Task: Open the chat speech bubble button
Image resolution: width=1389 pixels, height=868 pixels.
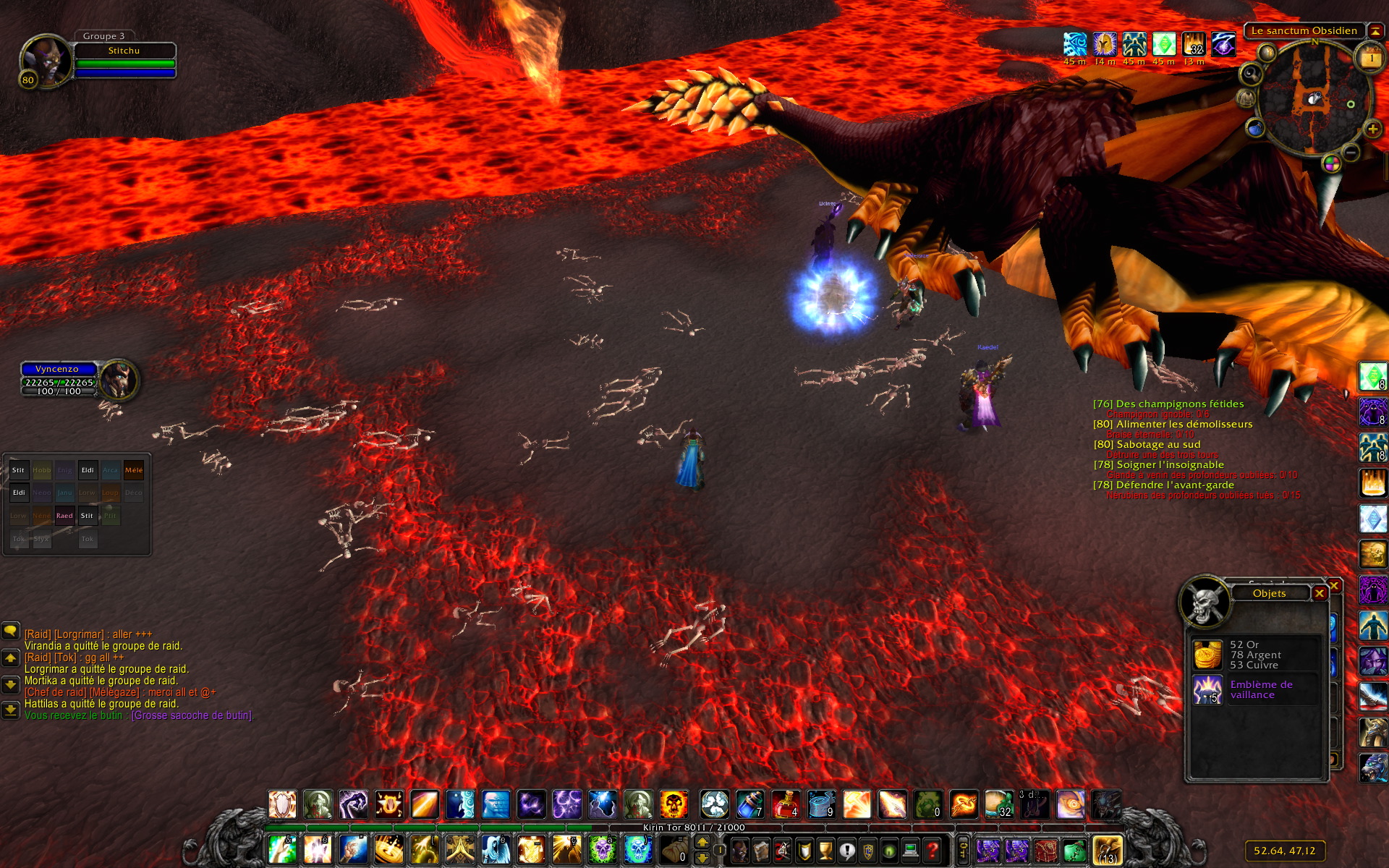Action: [x=10, y=631]
